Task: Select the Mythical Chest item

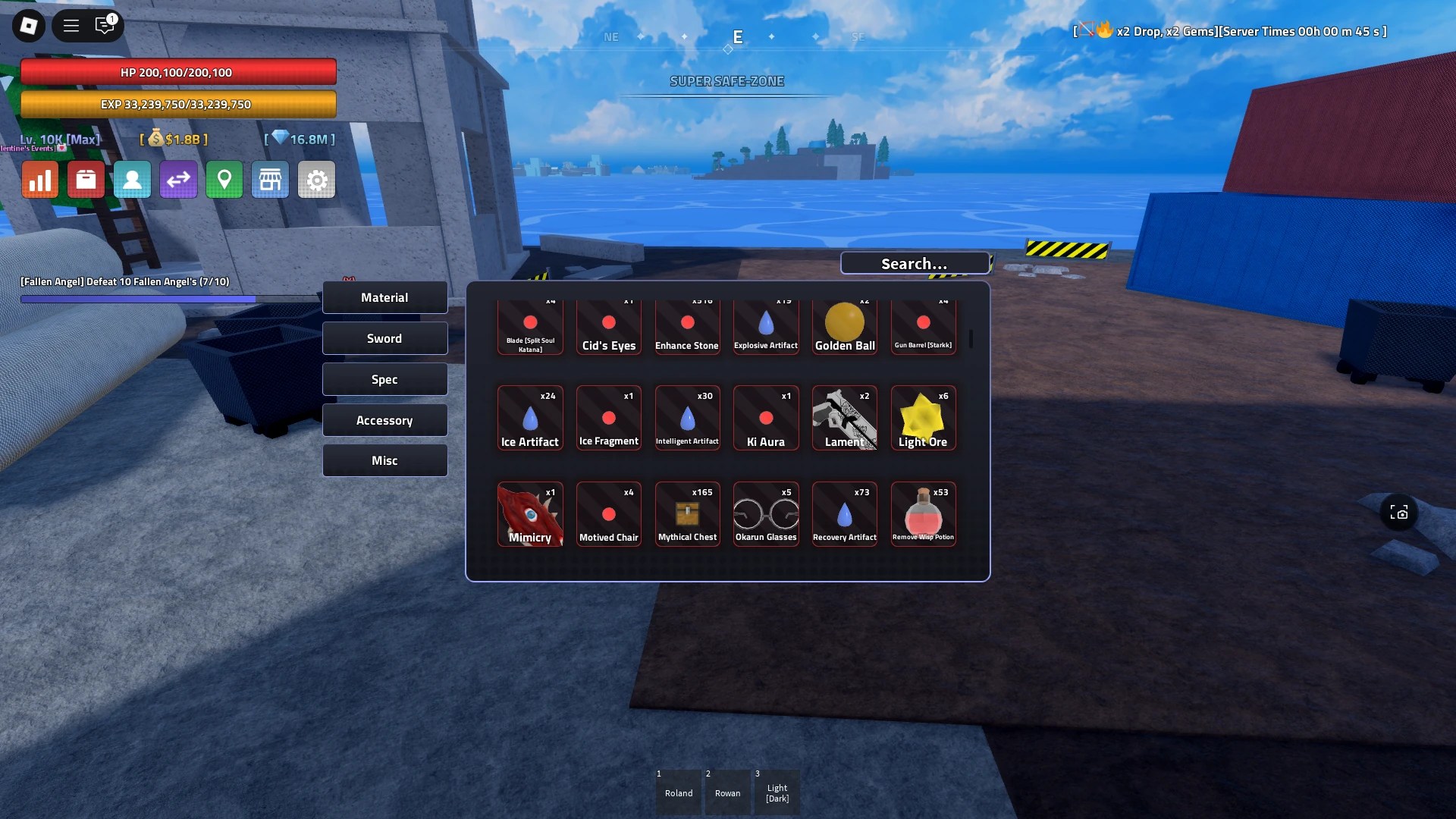Action: click(687, 514)
